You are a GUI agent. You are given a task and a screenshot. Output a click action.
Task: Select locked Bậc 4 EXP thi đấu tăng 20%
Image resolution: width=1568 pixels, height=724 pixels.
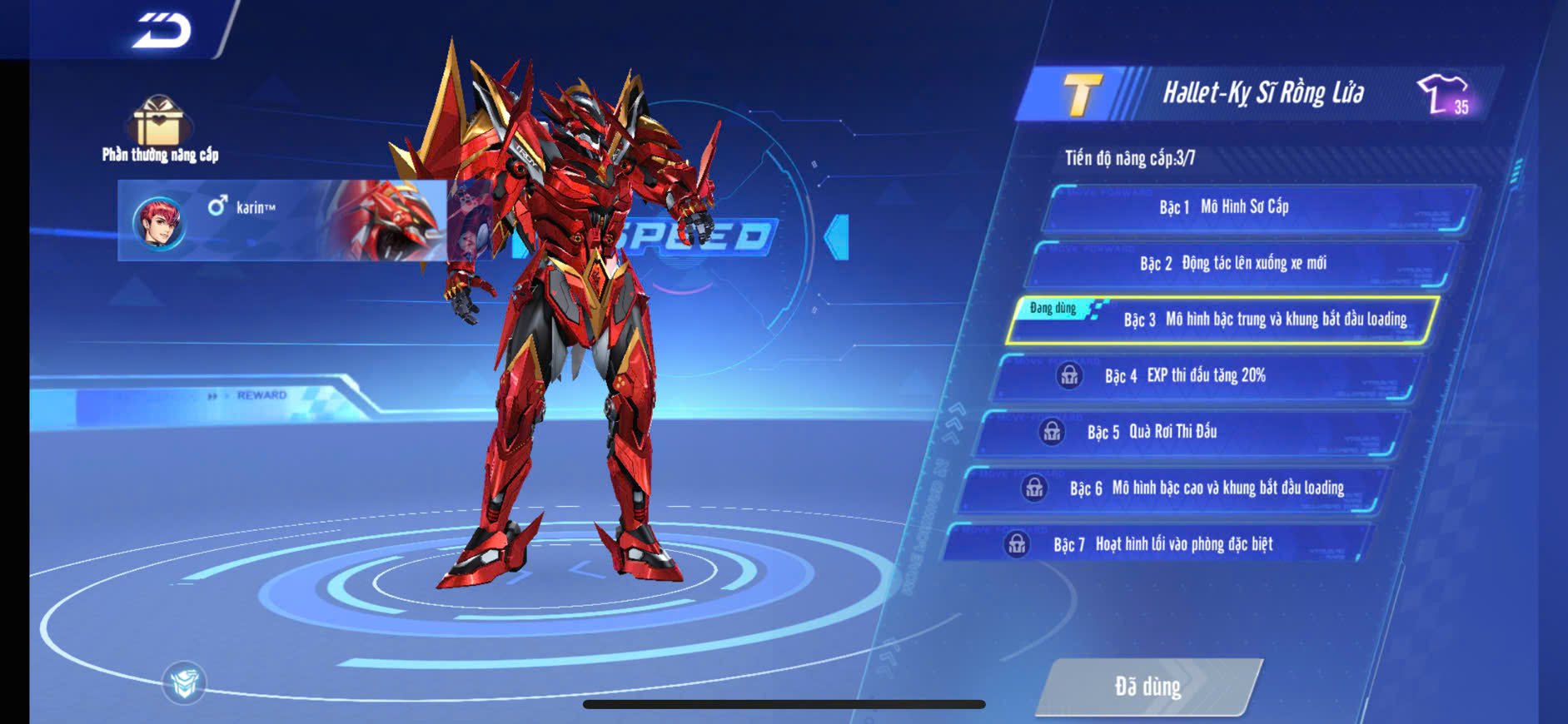[1207, 376]
